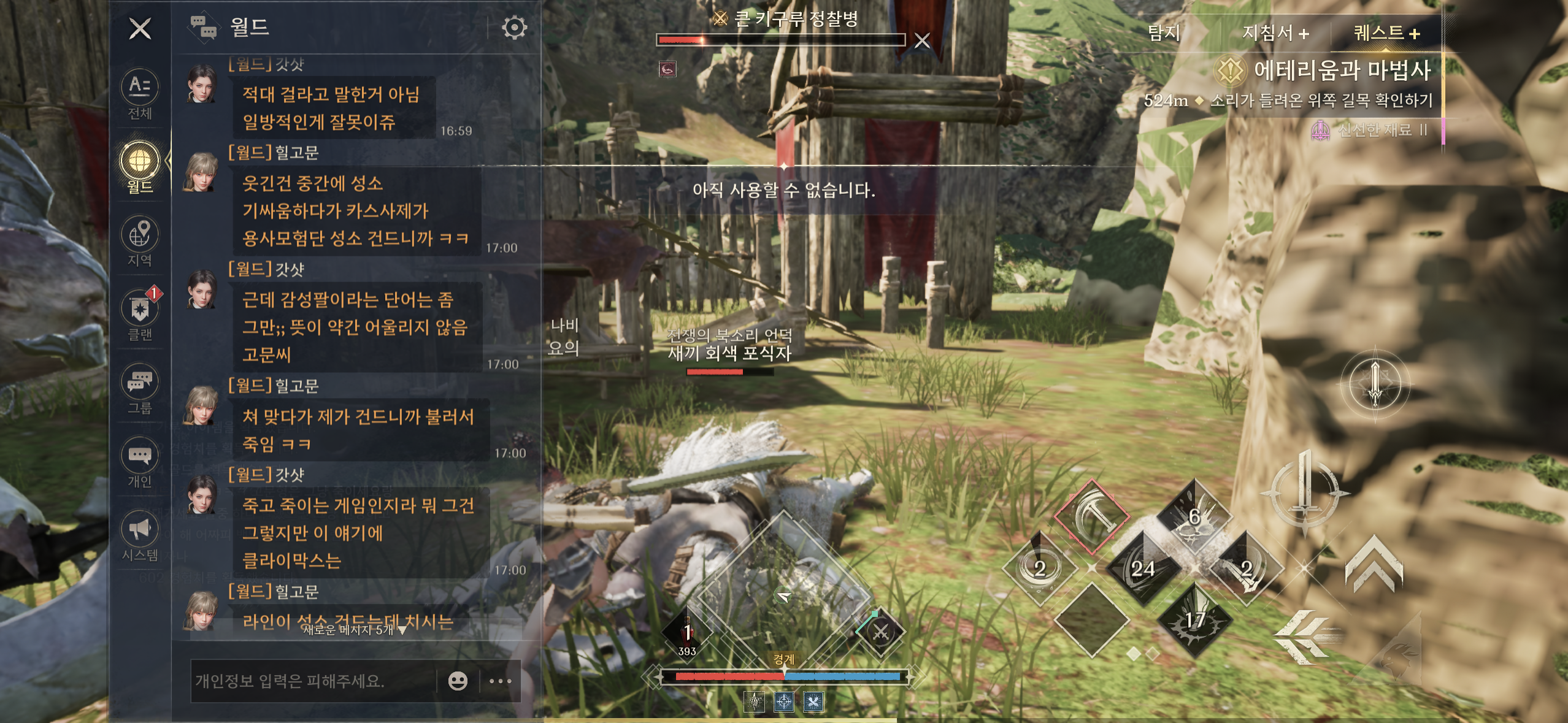Screen dimensions: 1568x723
Task: Dismiss the 큰 키구루 정찰병 target frame
Action: [922, 40]
